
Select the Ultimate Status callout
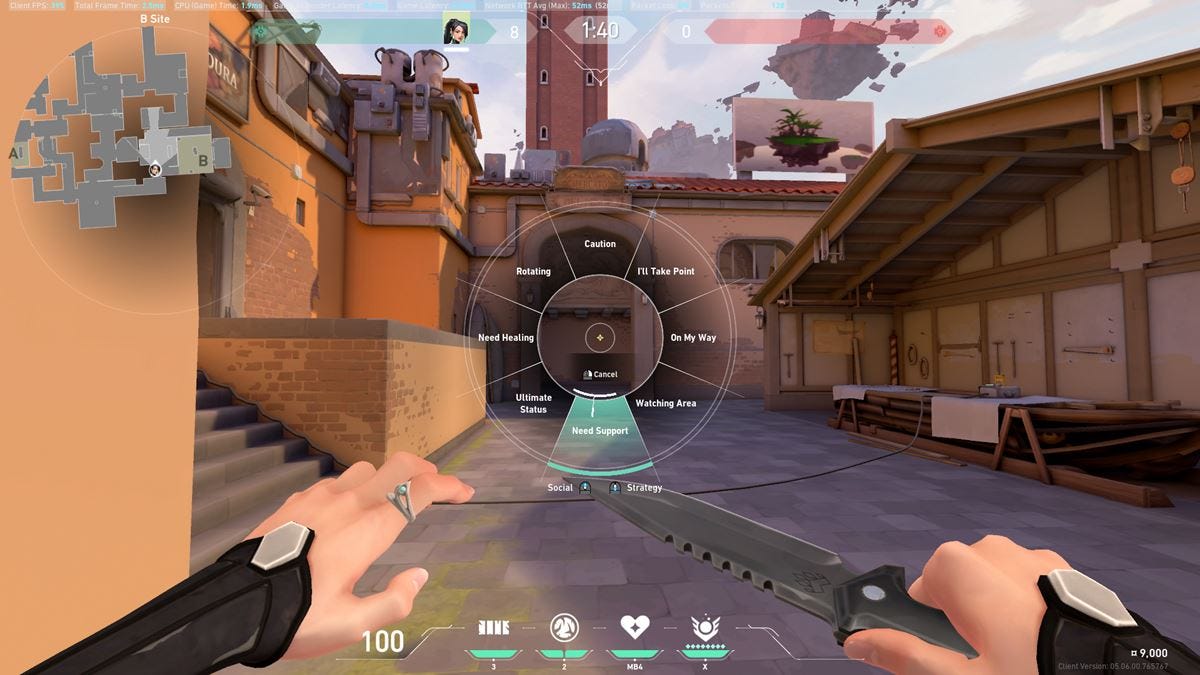(x=533, y=404)
